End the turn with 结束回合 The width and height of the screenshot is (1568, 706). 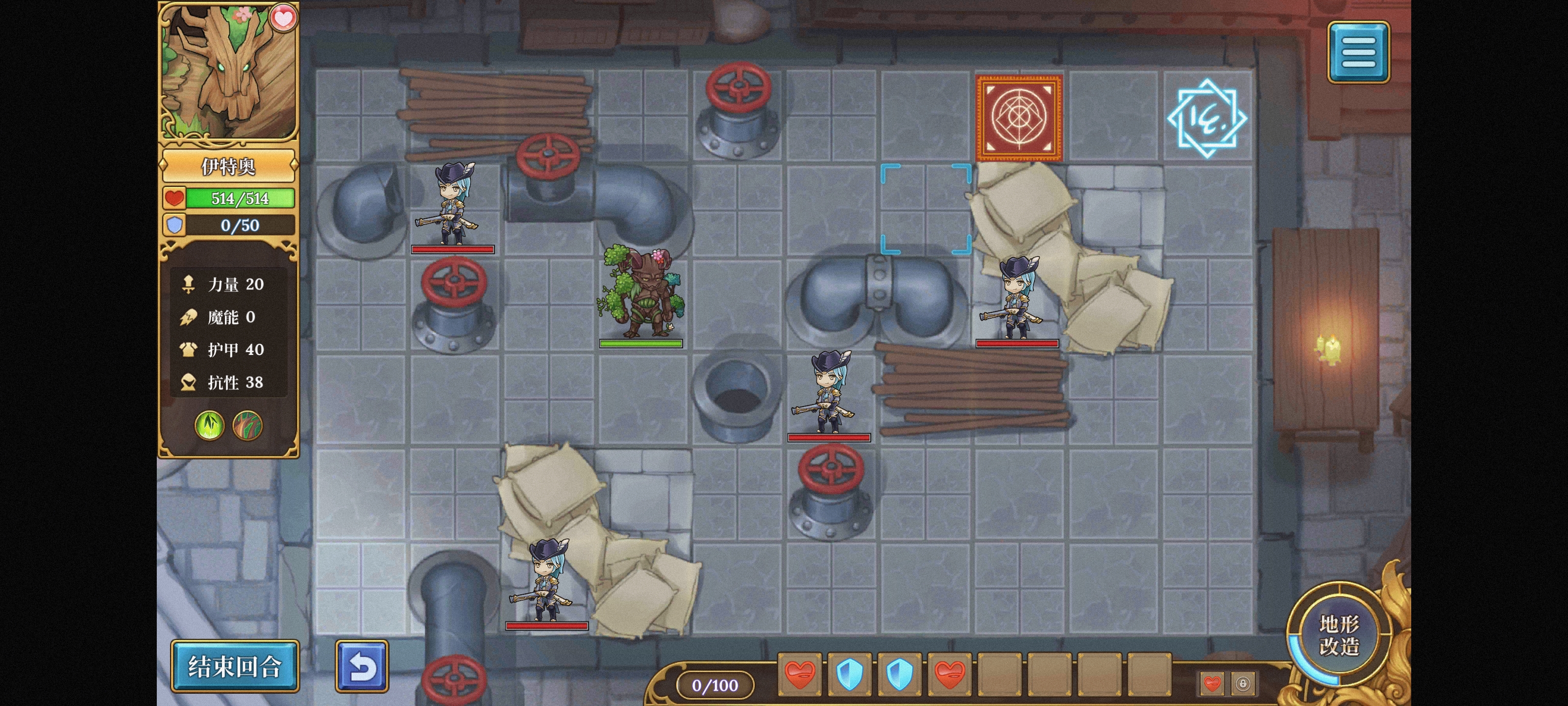click(x=234, y=666)
